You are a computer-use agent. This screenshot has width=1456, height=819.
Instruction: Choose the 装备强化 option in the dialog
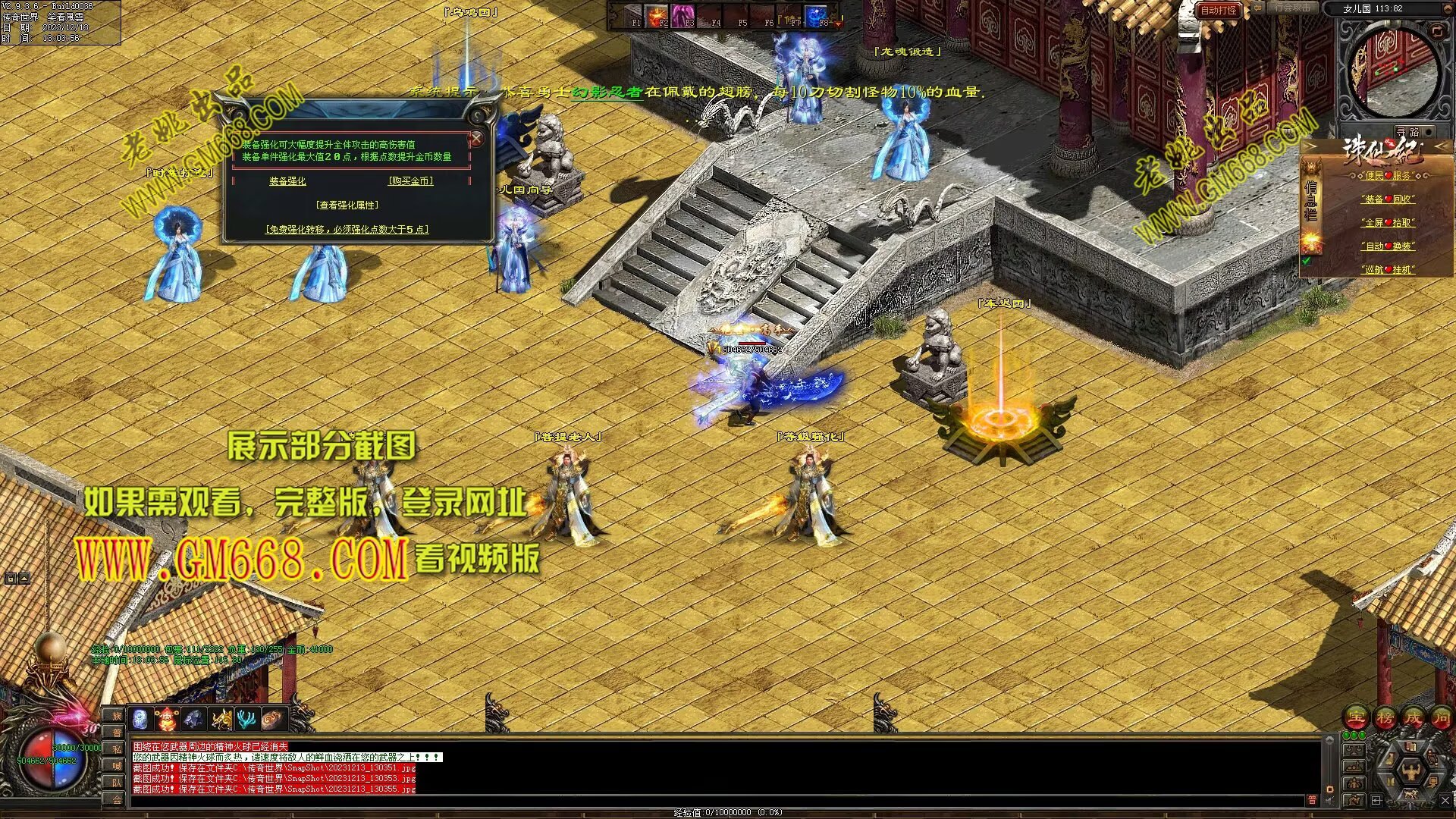pos(287,181)
